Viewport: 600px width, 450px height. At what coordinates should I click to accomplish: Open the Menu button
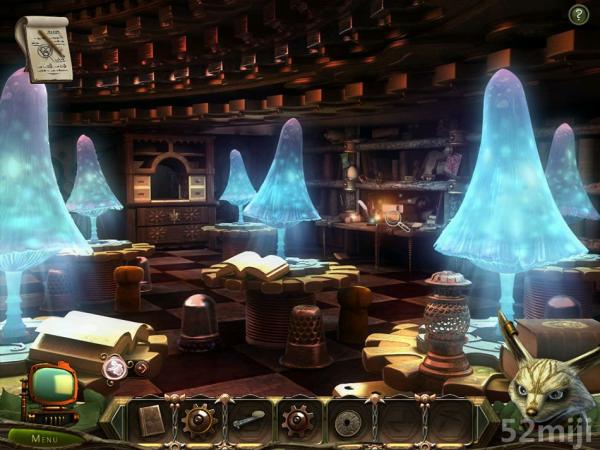(x=43, y=438)
